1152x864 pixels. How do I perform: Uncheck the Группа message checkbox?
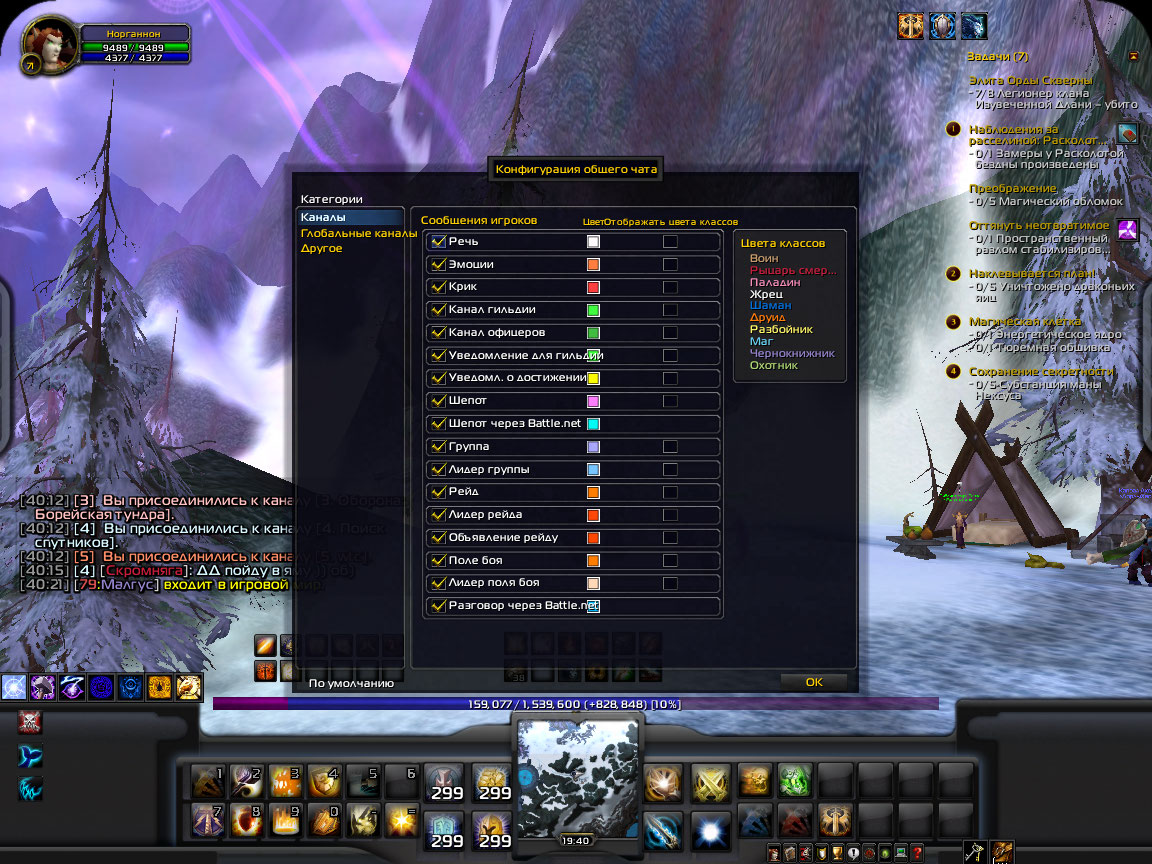point(438,447)
